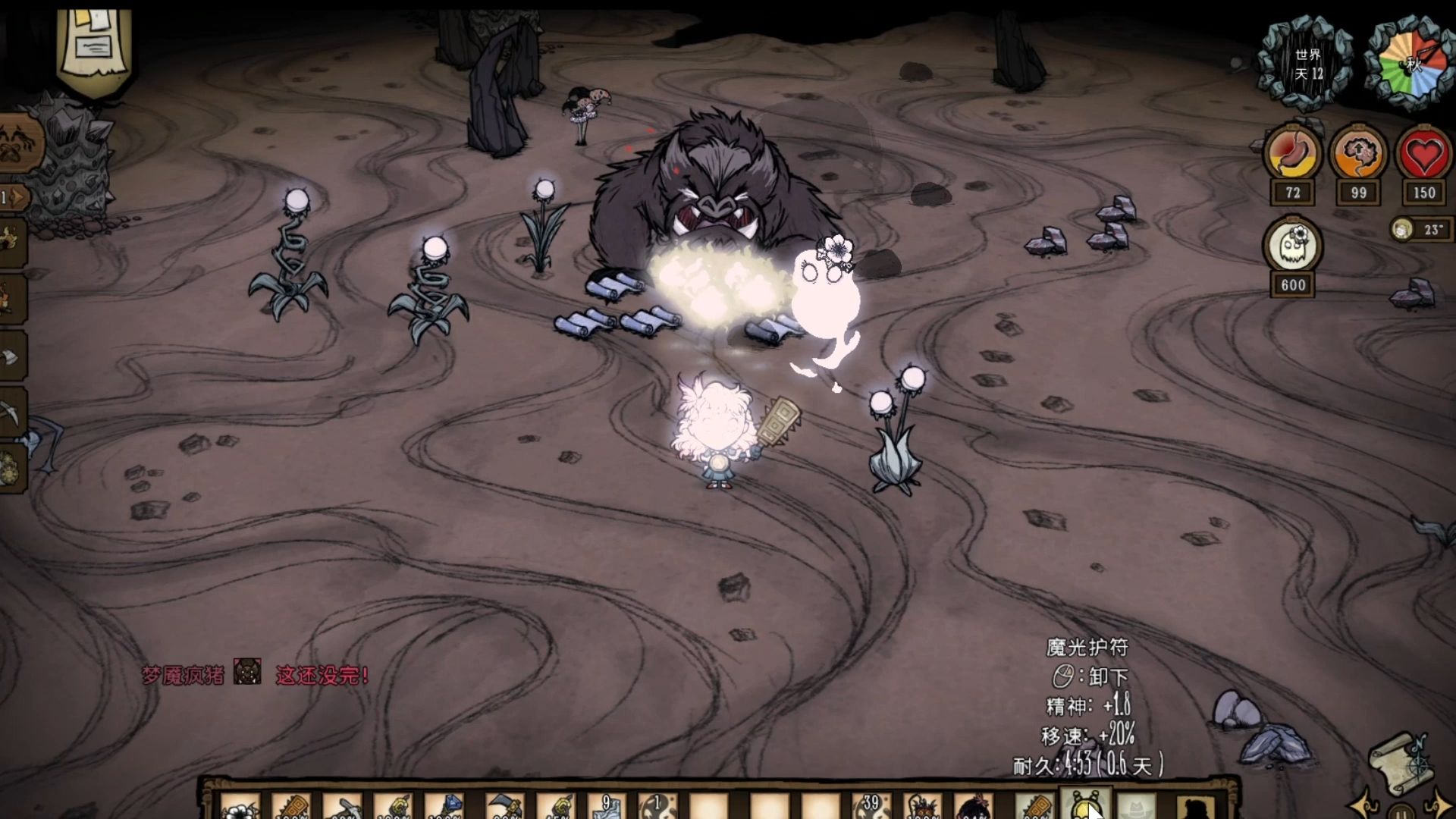Image resolution: width=1456 pixels, height=819 pixels.
Task: Select the pickaxe crafting shortcut
Action: (x=12, y=412)
